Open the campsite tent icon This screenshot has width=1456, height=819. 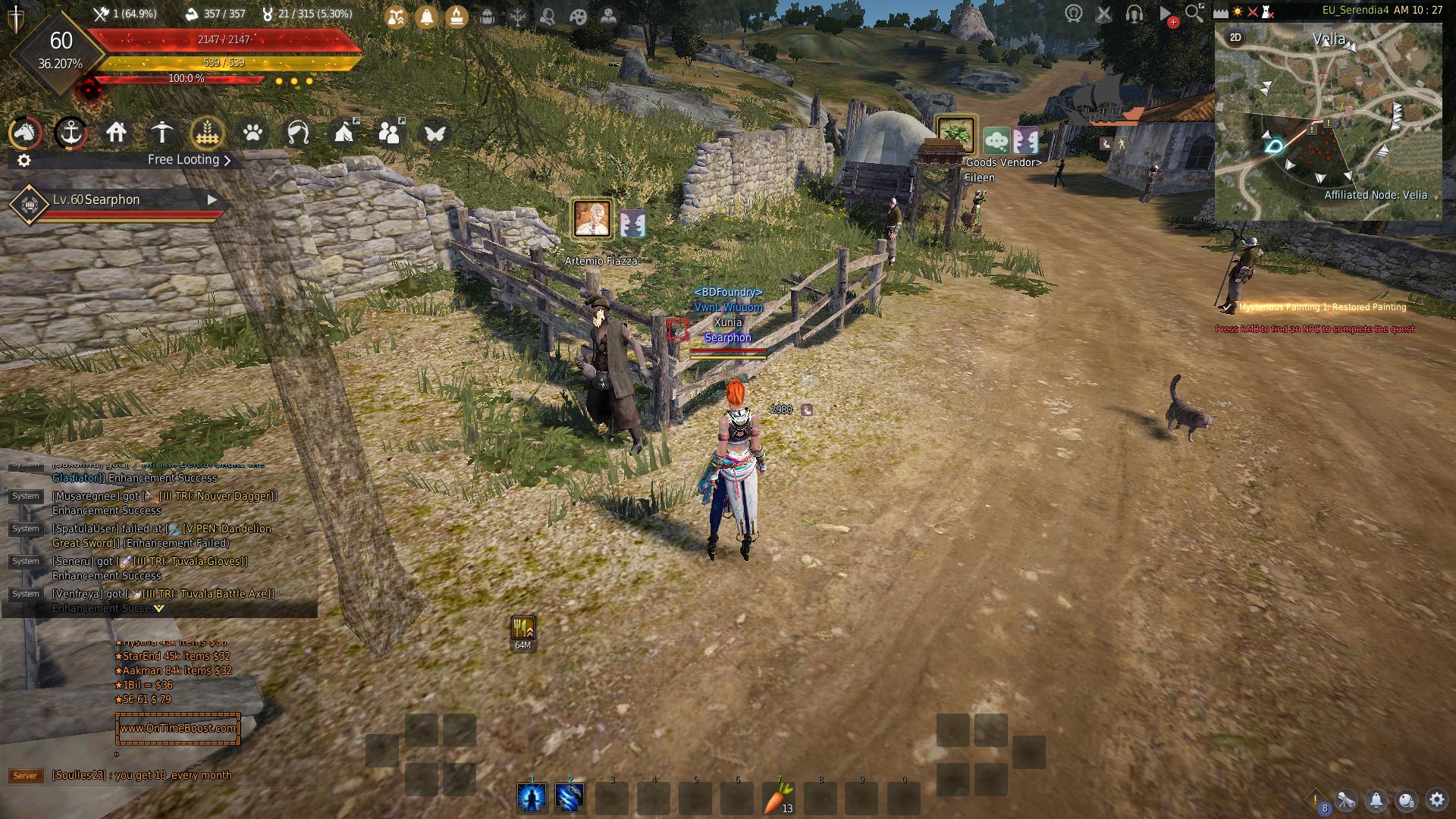point(344,133)
